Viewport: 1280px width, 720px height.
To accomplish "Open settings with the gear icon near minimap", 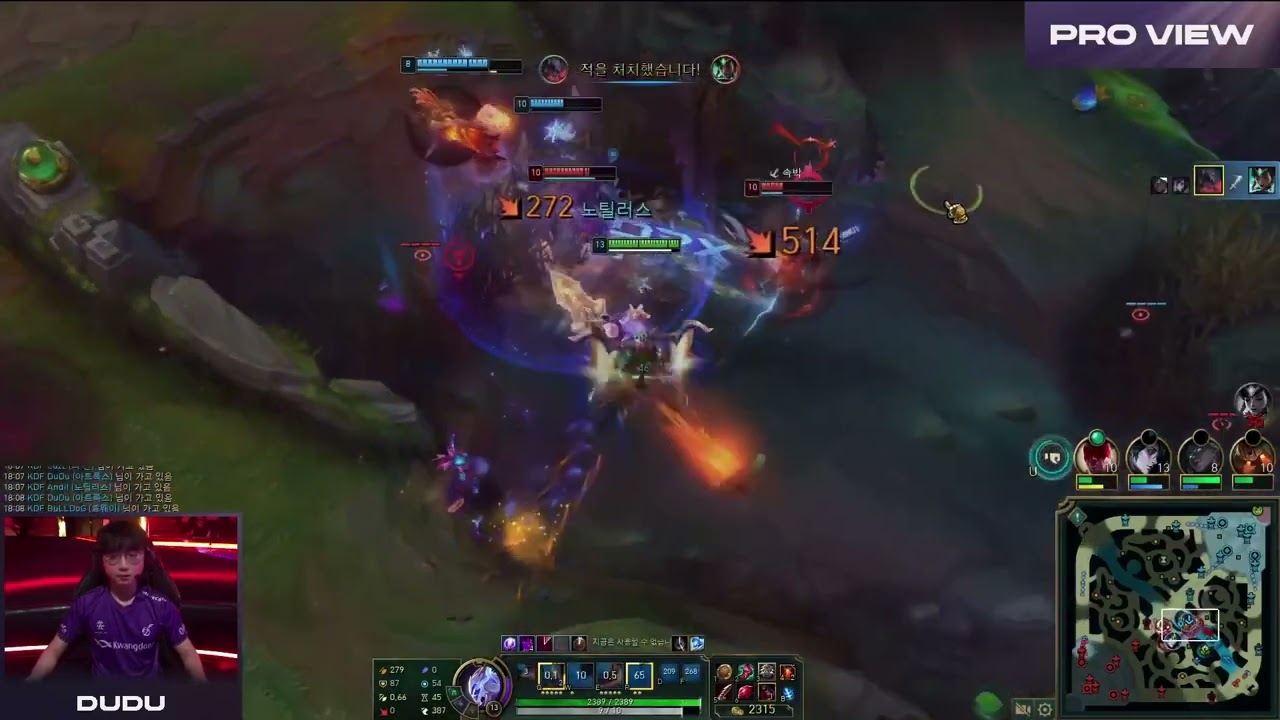I will pyautogui.click(x=1045, y=709).
